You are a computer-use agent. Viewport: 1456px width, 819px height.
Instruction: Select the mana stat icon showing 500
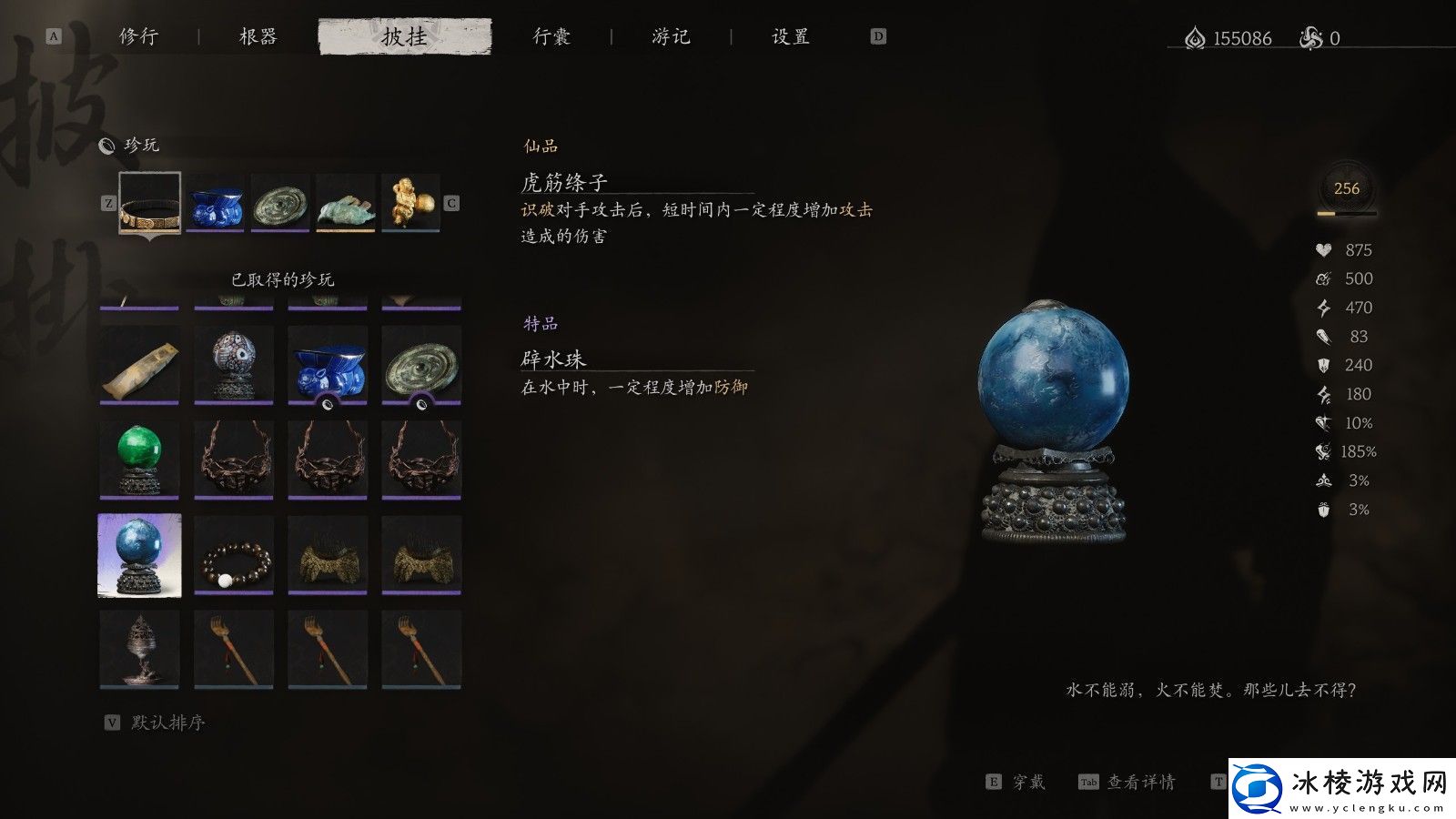(x=1323, y=278)
